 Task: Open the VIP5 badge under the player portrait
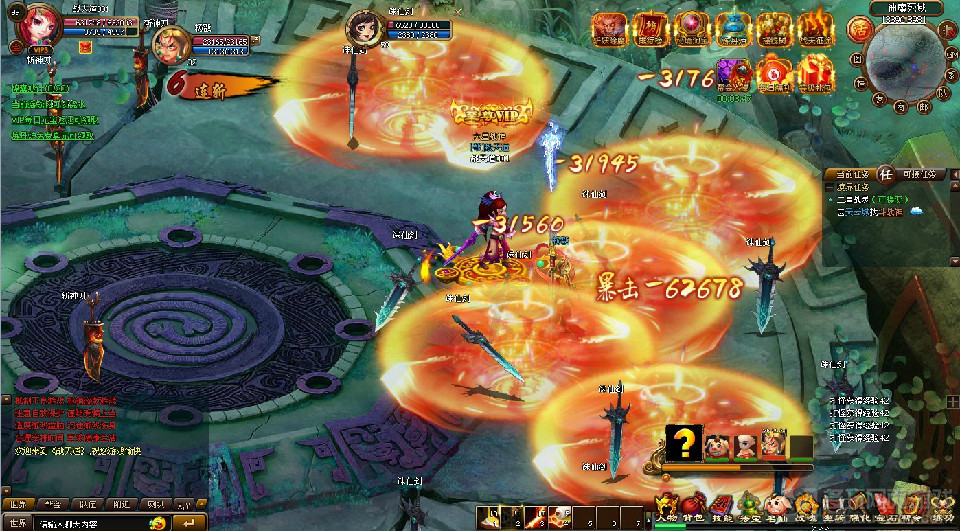[x=40, y=50]
